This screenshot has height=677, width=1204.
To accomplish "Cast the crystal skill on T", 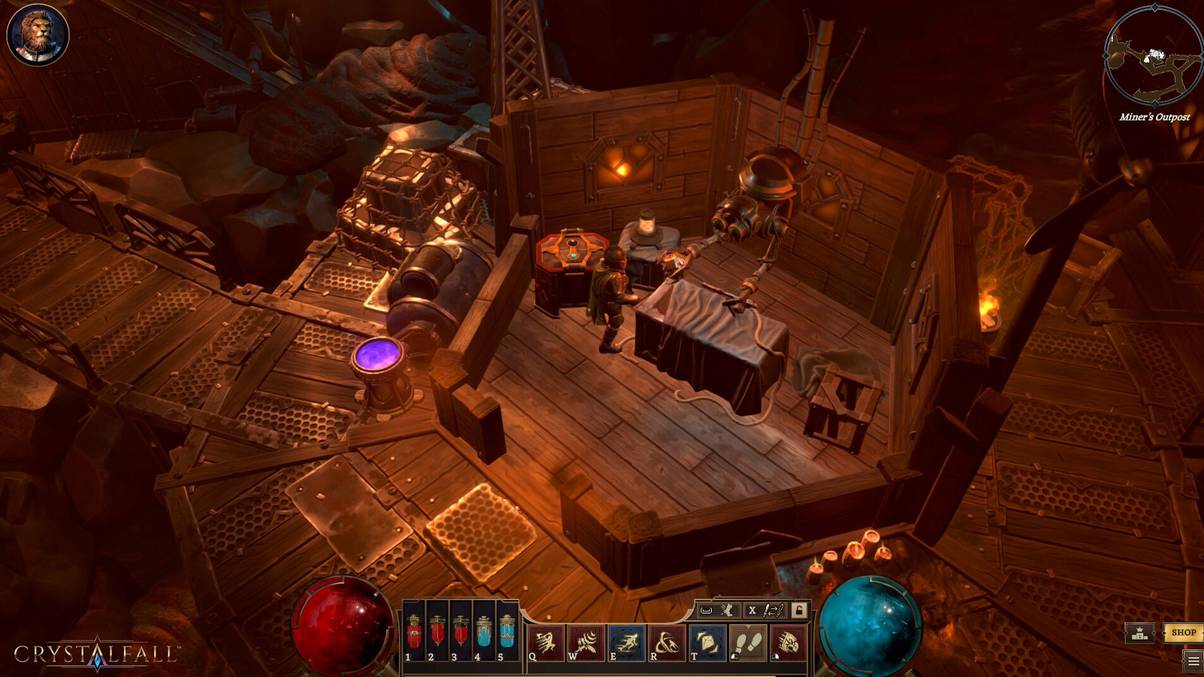I will click(707, 643).
